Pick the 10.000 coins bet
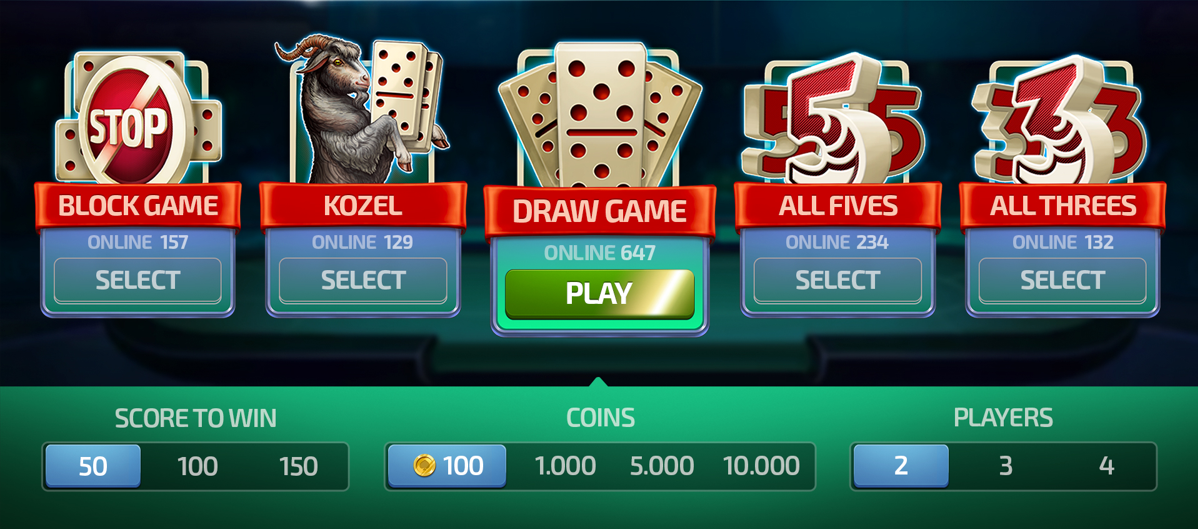This screenshot has height=529, width=1198. [x=761, y=466]
